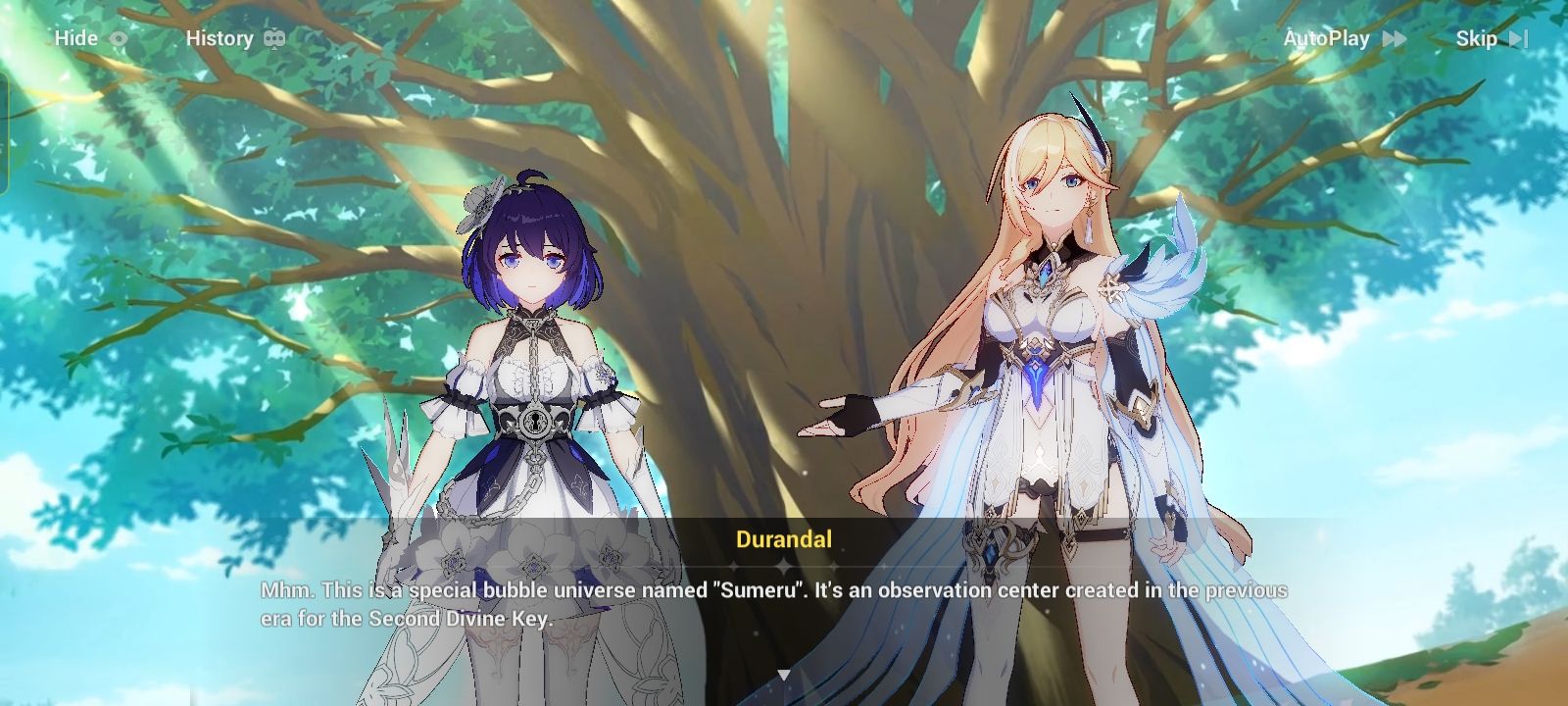The image size is (1568, 706).
Task: Tap the dialogue text to advance the story
Action: [774, 605]
